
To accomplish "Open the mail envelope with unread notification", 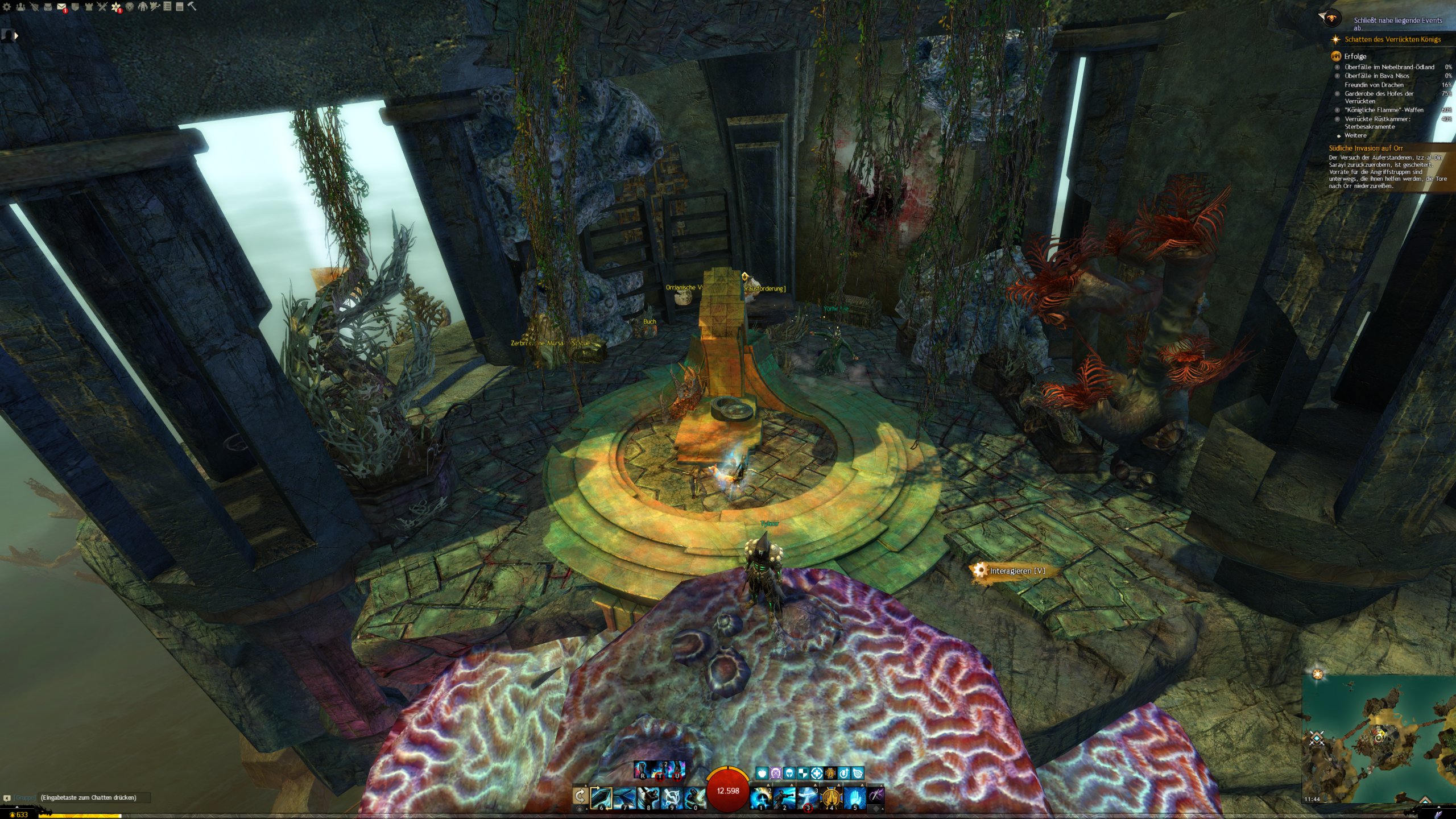I will click(x=61, y=7).
